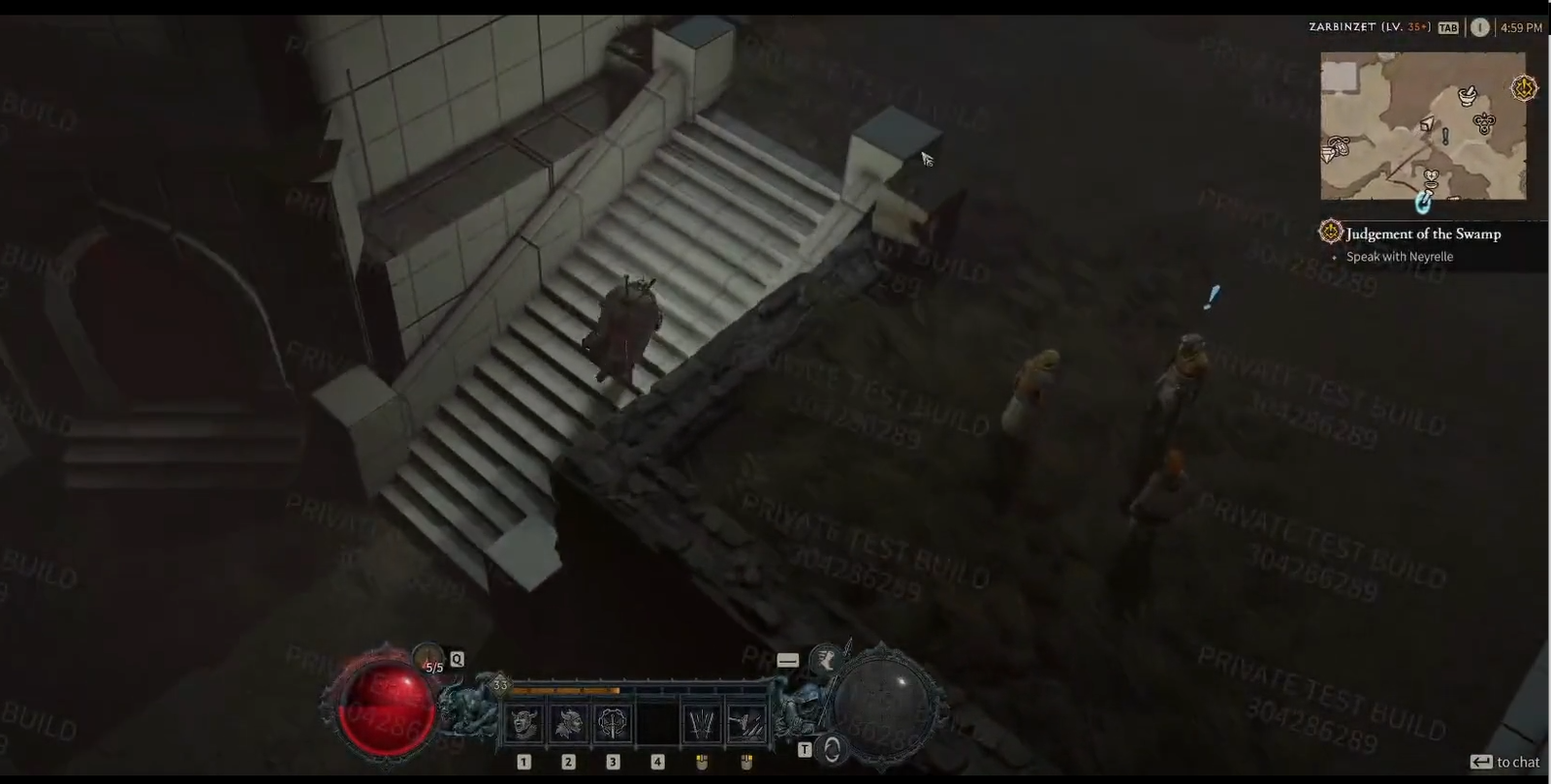Click the event emblem in the minimap corner
Viewport: 1551px width, 784px height.
pos(1524,87)
